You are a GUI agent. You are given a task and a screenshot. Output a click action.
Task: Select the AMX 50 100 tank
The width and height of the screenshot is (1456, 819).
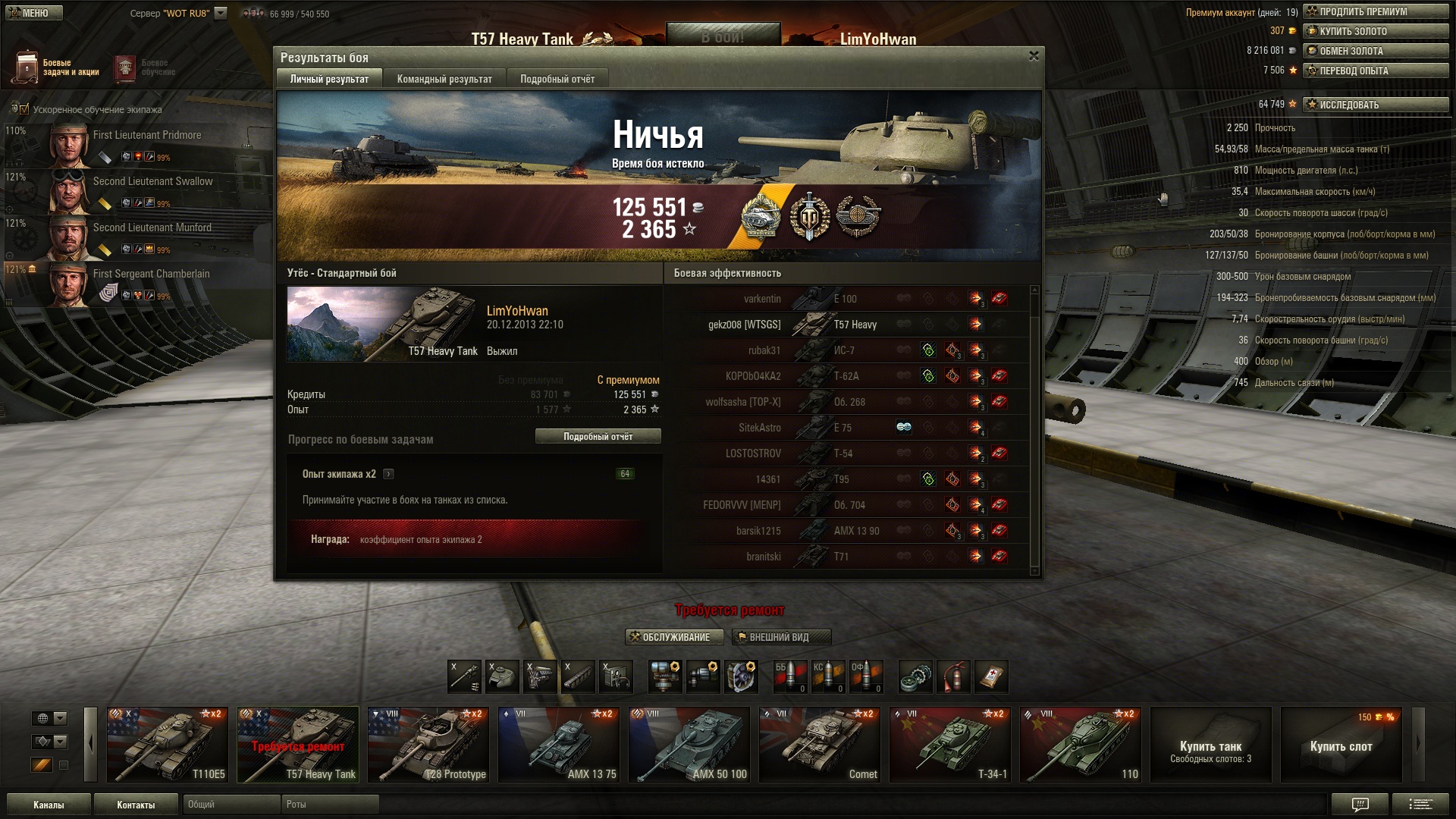tap(689, 745)
